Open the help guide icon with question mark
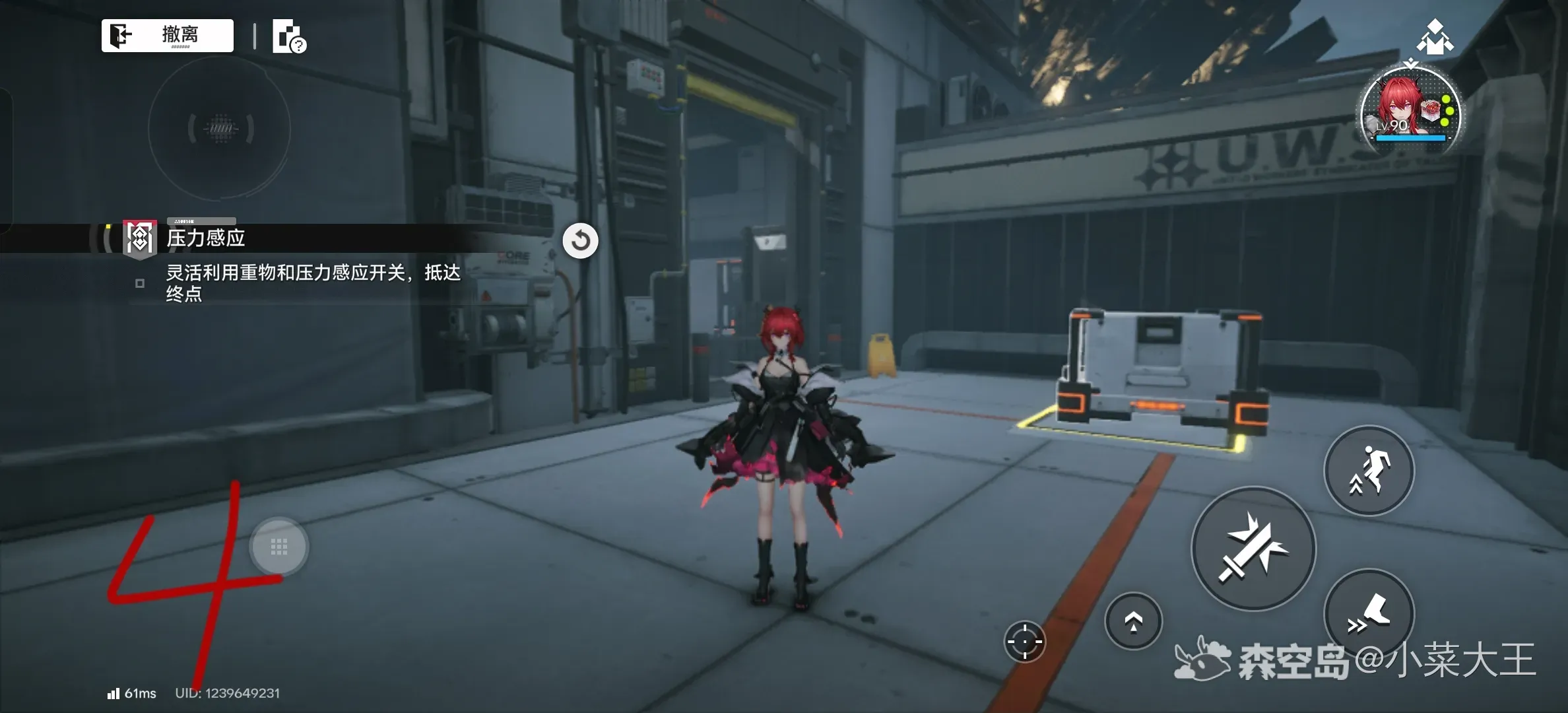The width and height of the screenshot is (1568, 713). [289, 37]
